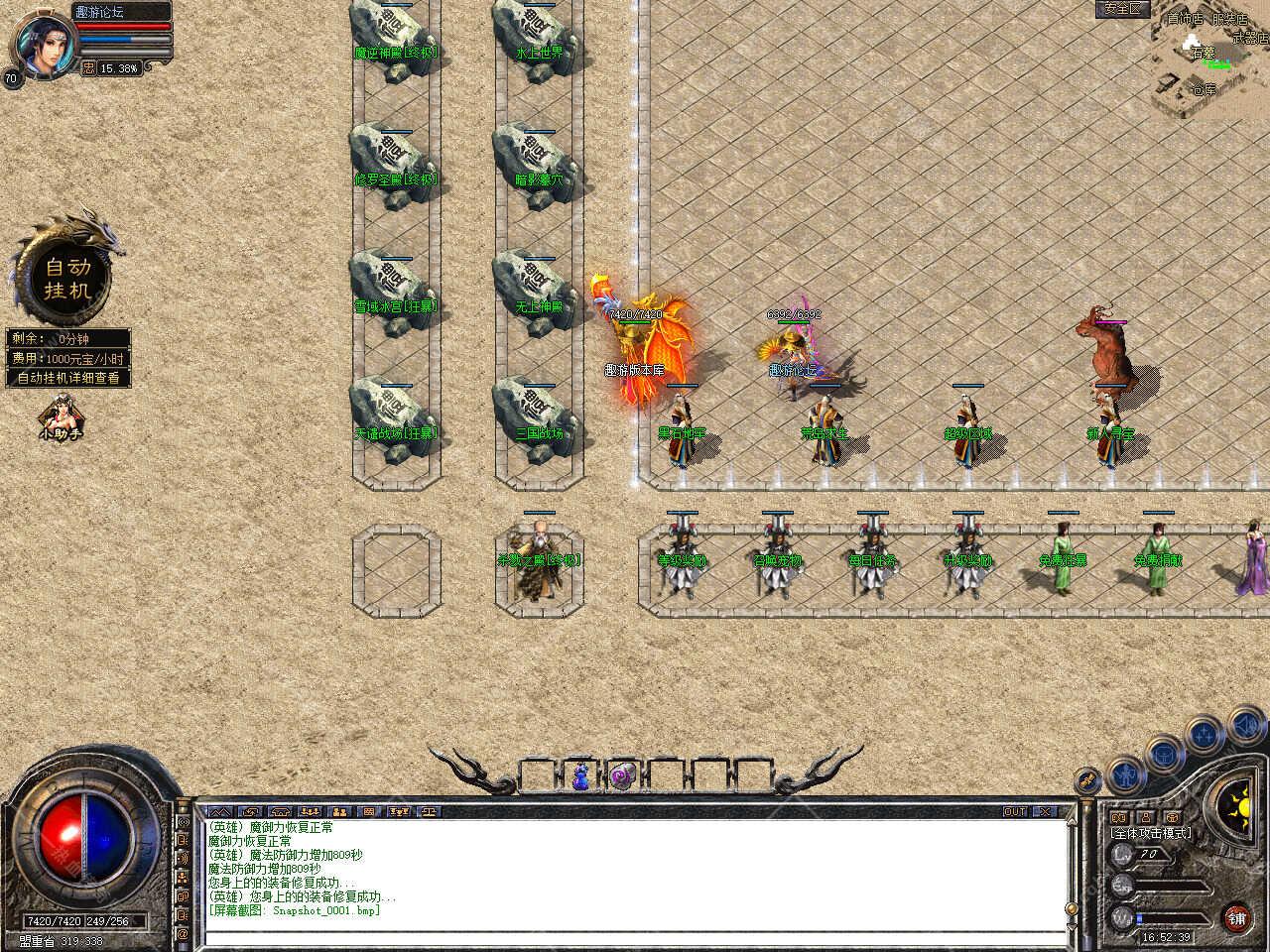Click the @ icon on chat sidebar
This screenshot has height=952, width=1270.
[183, 933]
